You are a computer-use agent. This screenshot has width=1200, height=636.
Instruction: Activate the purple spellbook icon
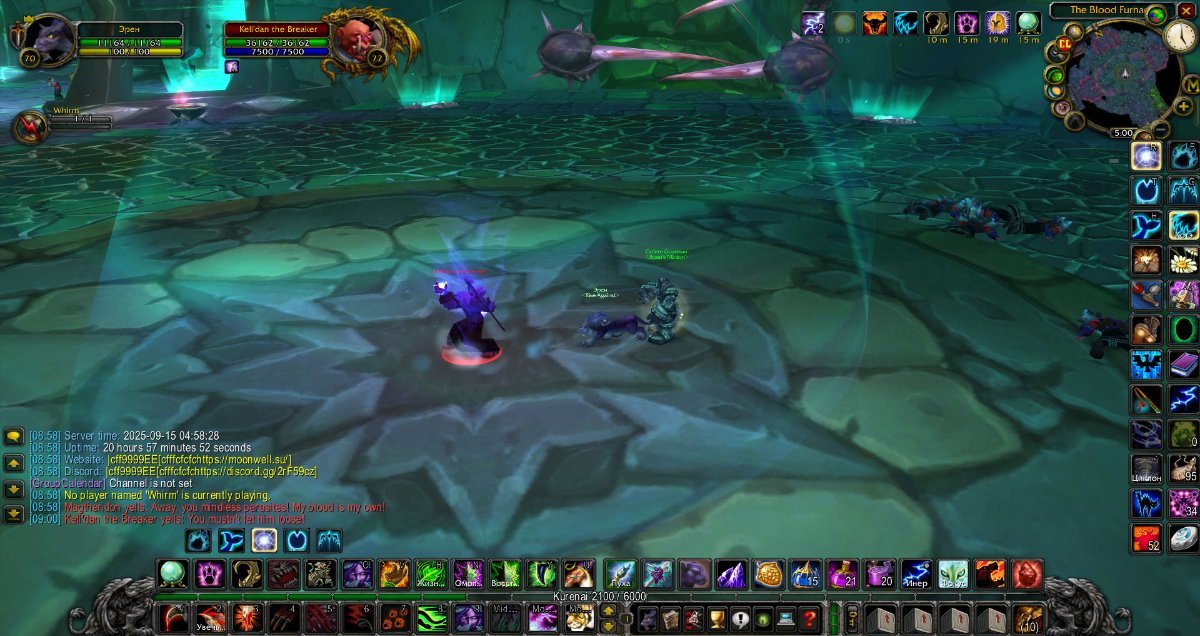1184,364
